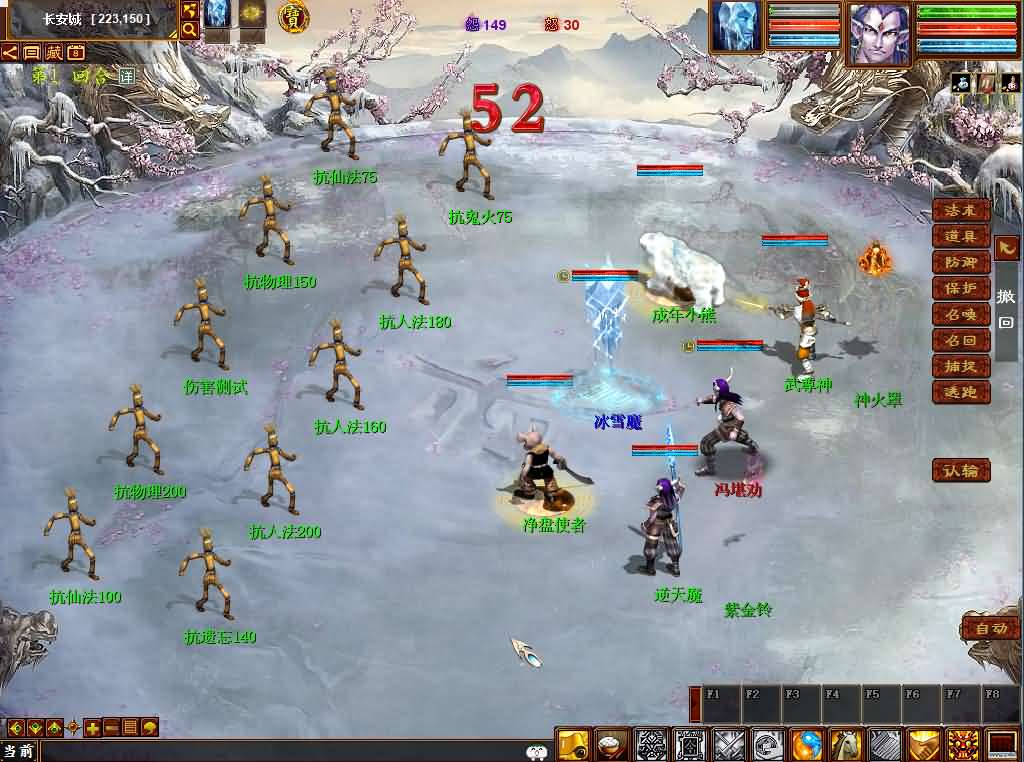Select the 防御 defend command

point(961,262)
